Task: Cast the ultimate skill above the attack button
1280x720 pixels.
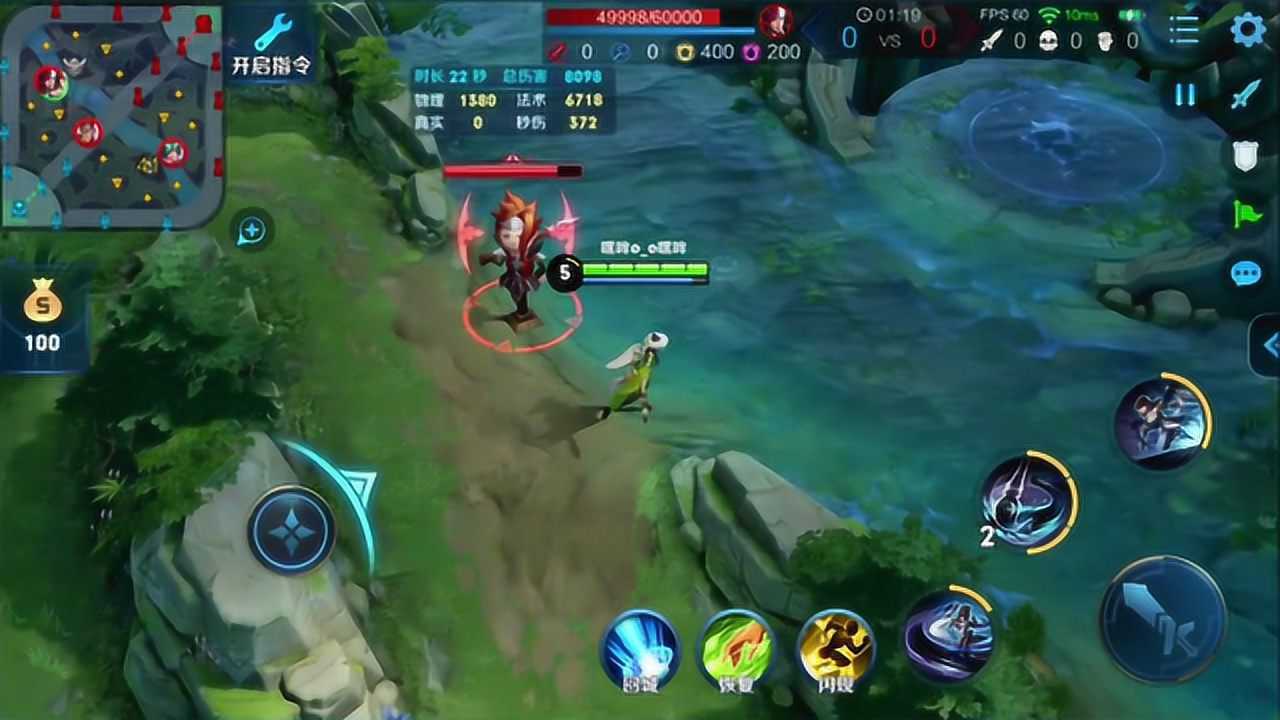Action: coord(1162,421)
